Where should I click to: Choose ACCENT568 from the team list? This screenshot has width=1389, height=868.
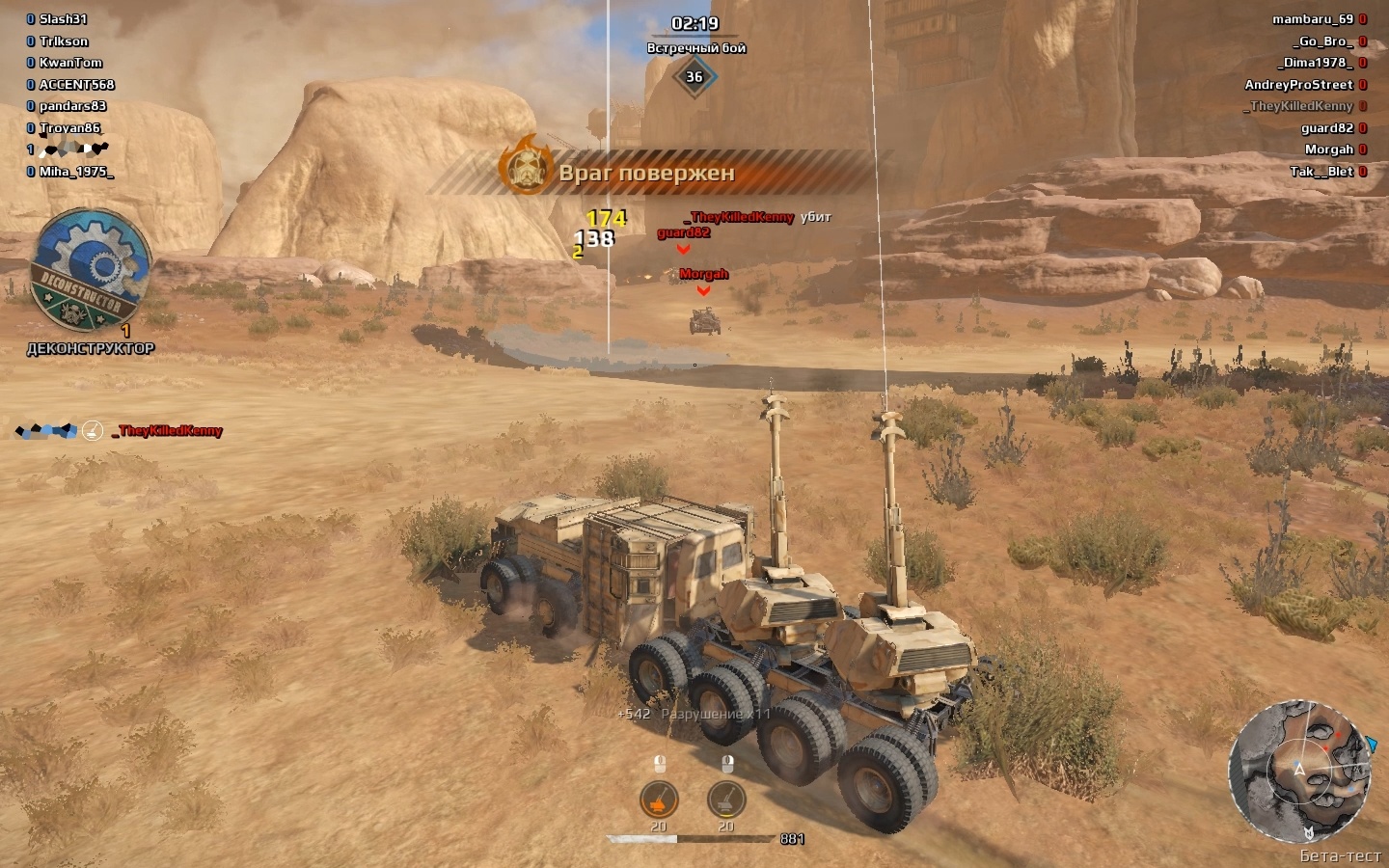[x=76, y=85]
